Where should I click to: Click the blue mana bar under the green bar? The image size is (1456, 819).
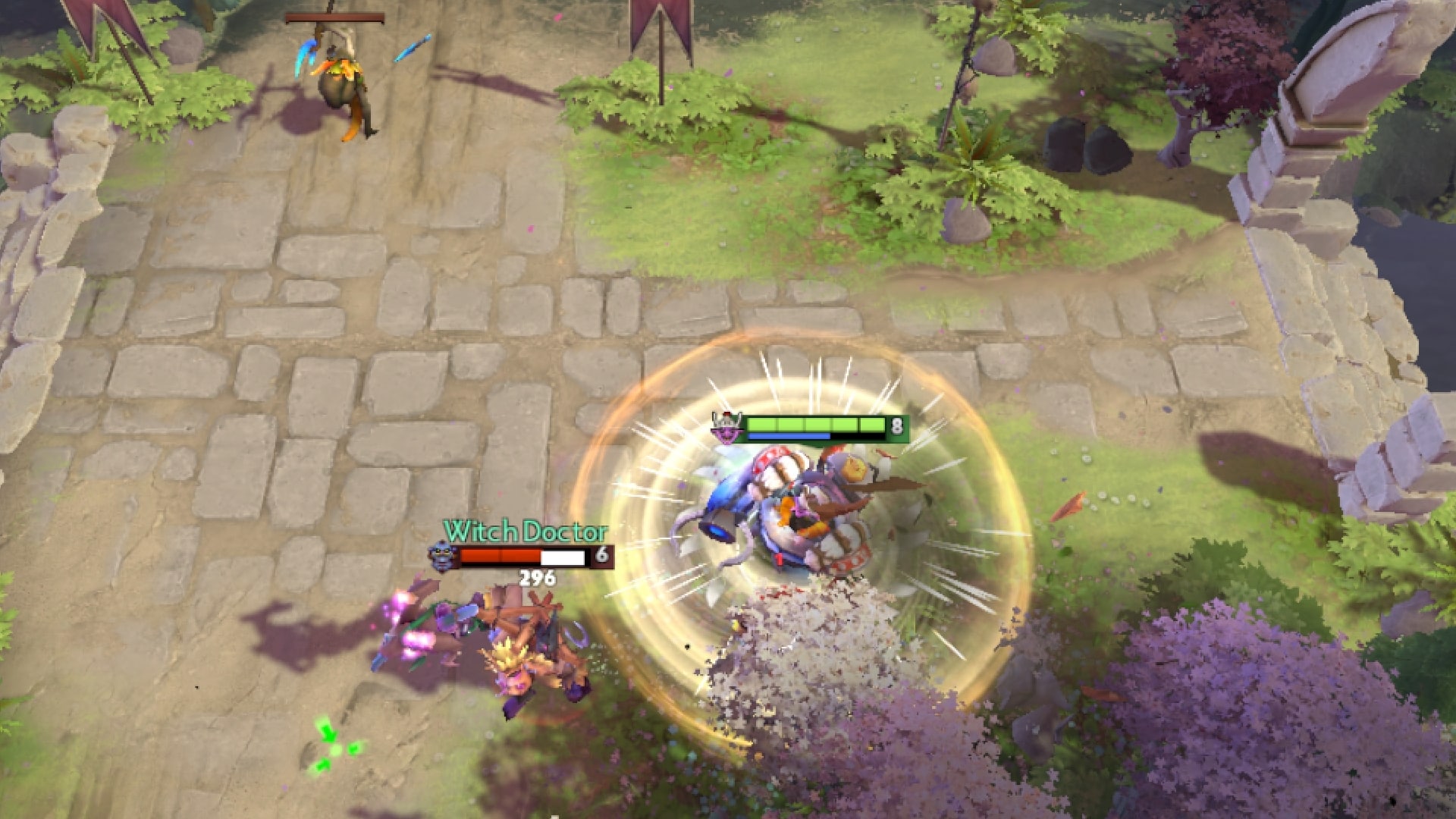click(x=789, y=438)
